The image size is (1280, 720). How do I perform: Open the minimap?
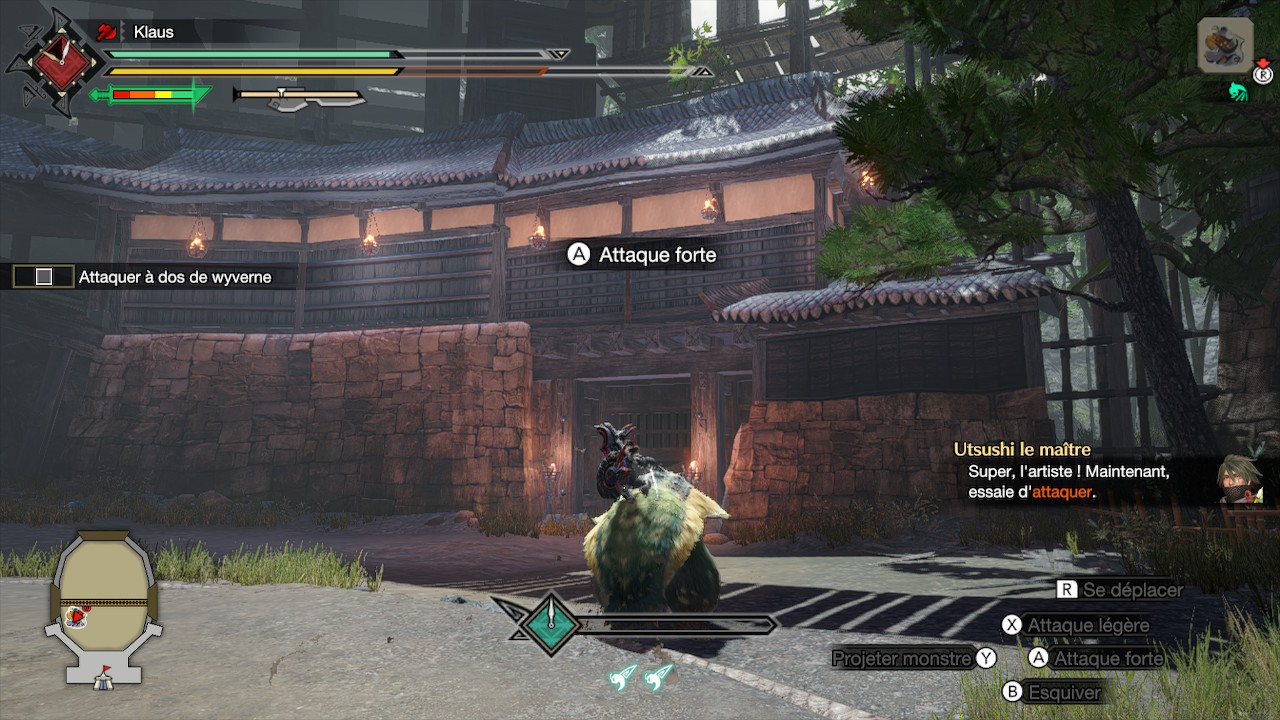103,607
